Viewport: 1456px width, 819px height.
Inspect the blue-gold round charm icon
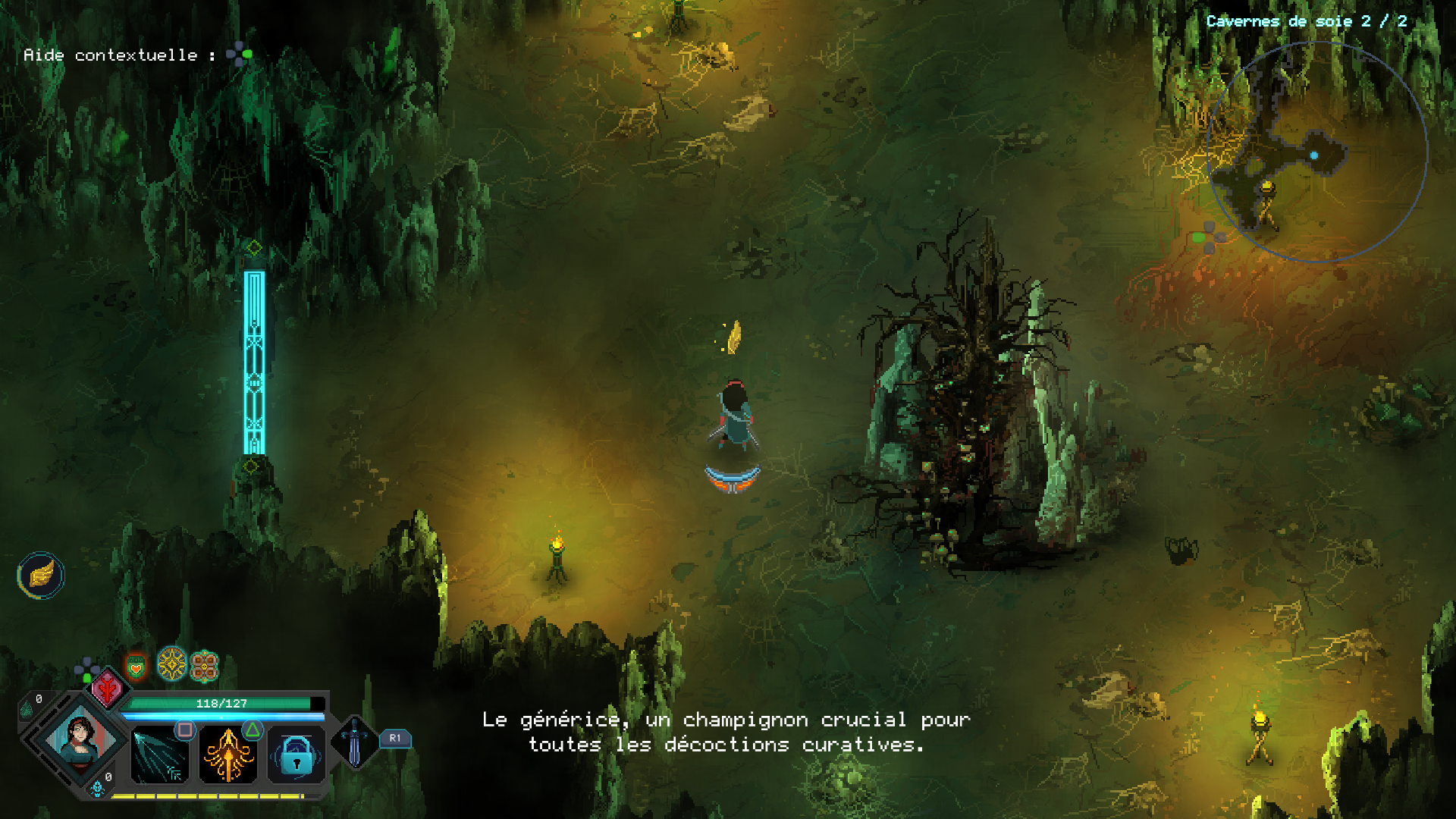coord(172,664)
